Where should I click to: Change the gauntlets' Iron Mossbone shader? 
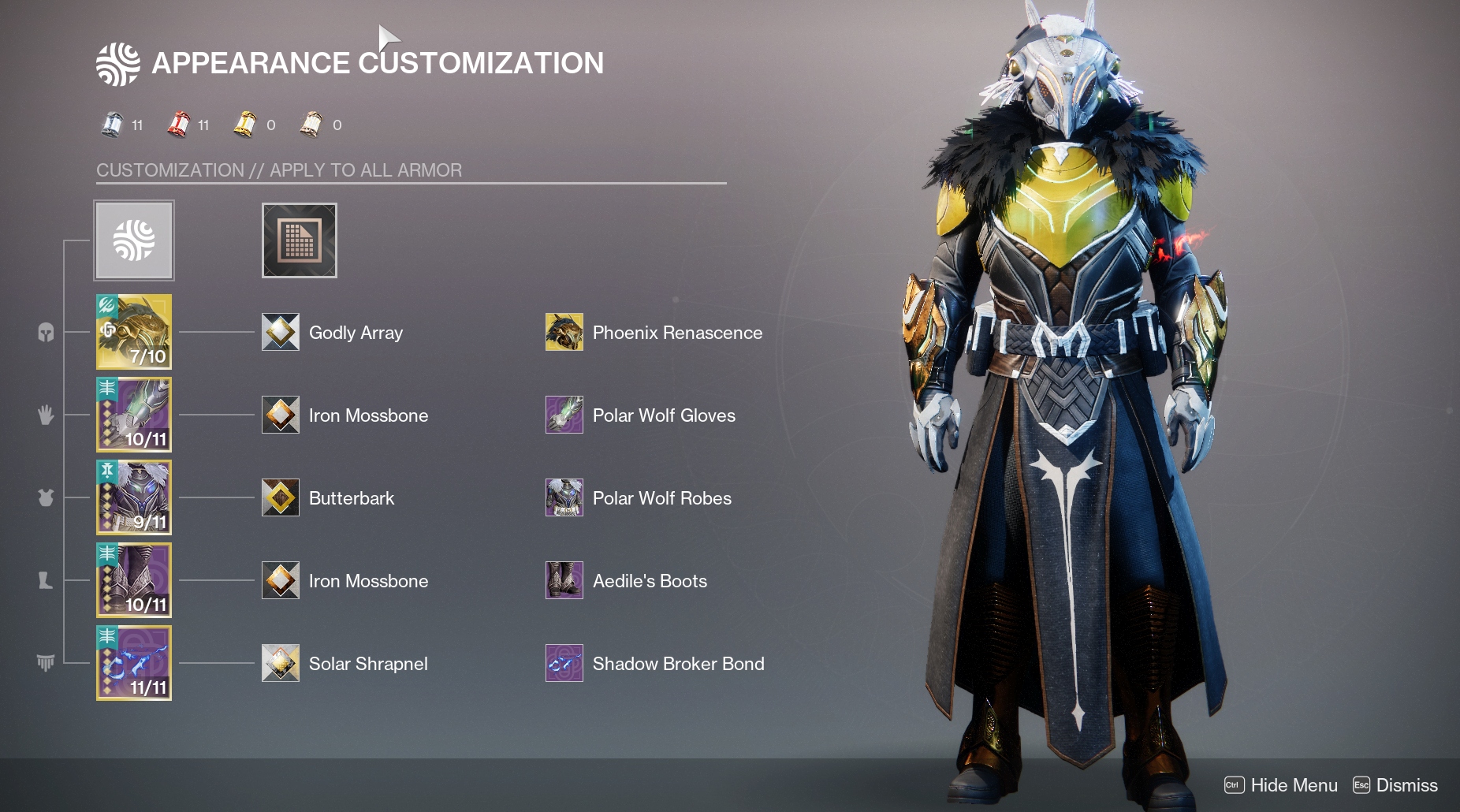[281, 415]
